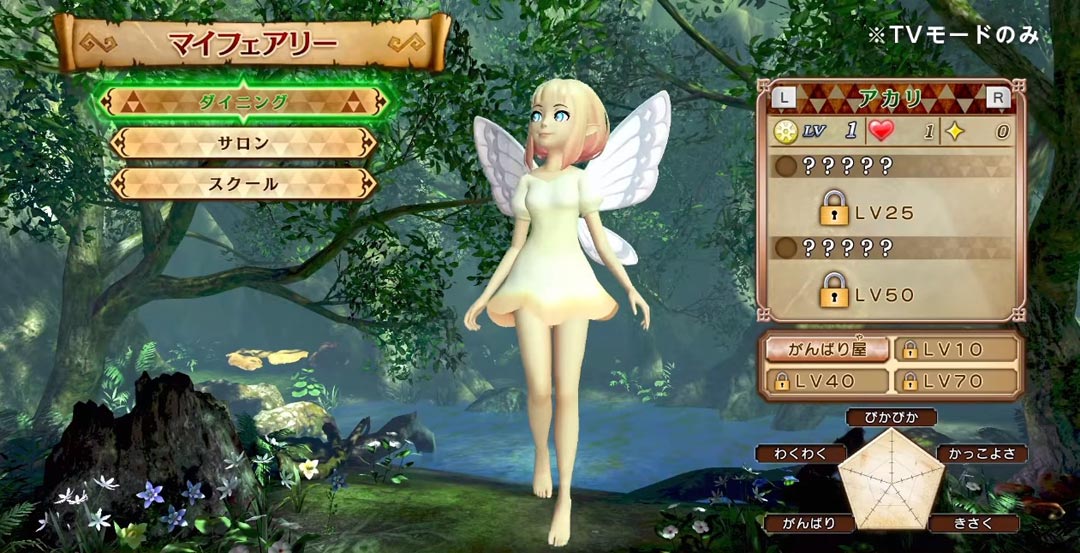Select the がんばり屋 trait slot
The width and height of the screenshot is (1080, 553).
pyautogui.click(x=825, y=349)
